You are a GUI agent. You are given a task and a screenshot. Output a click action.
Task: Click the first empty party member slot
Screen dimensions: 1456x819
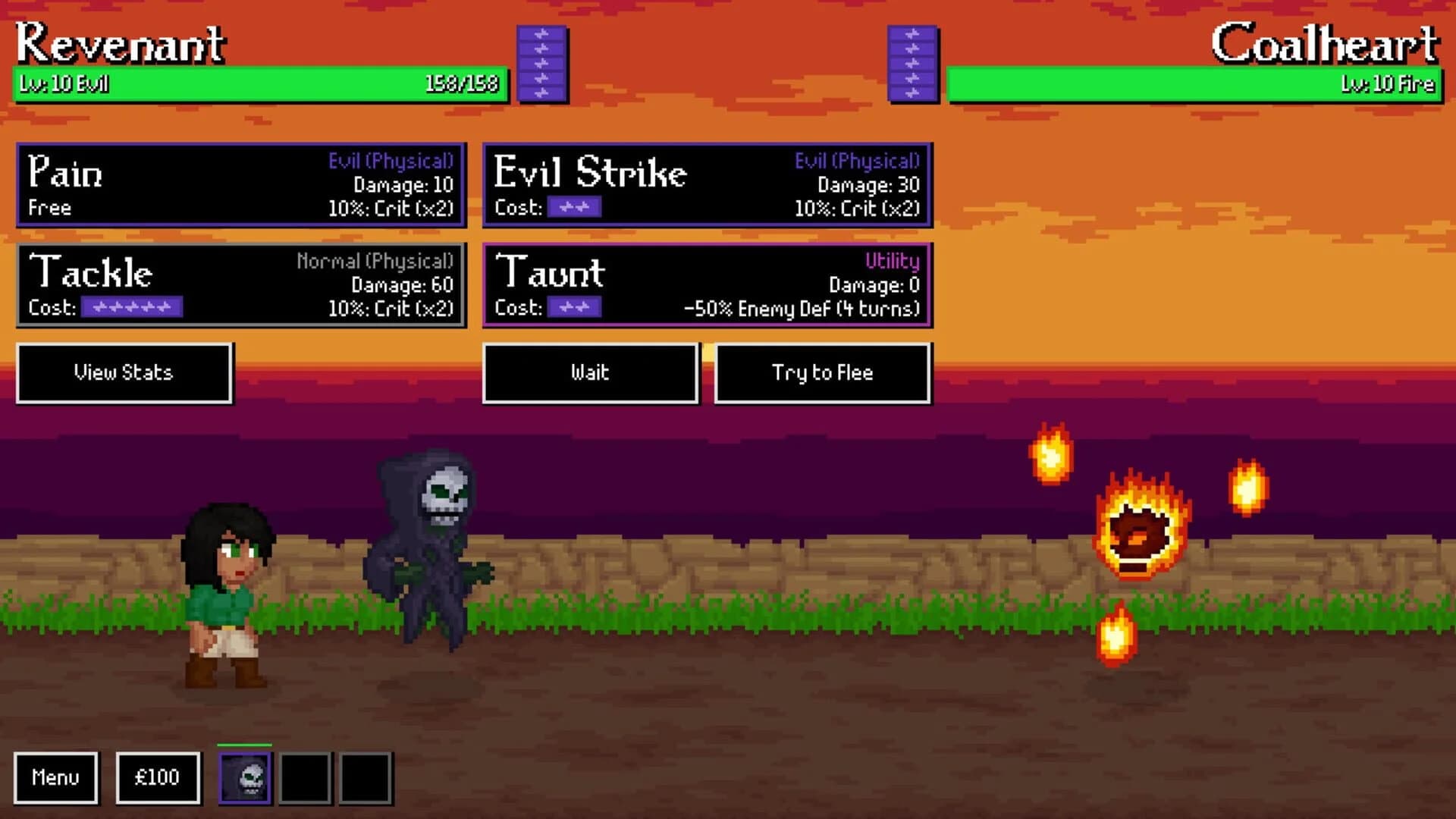[306, 777]
